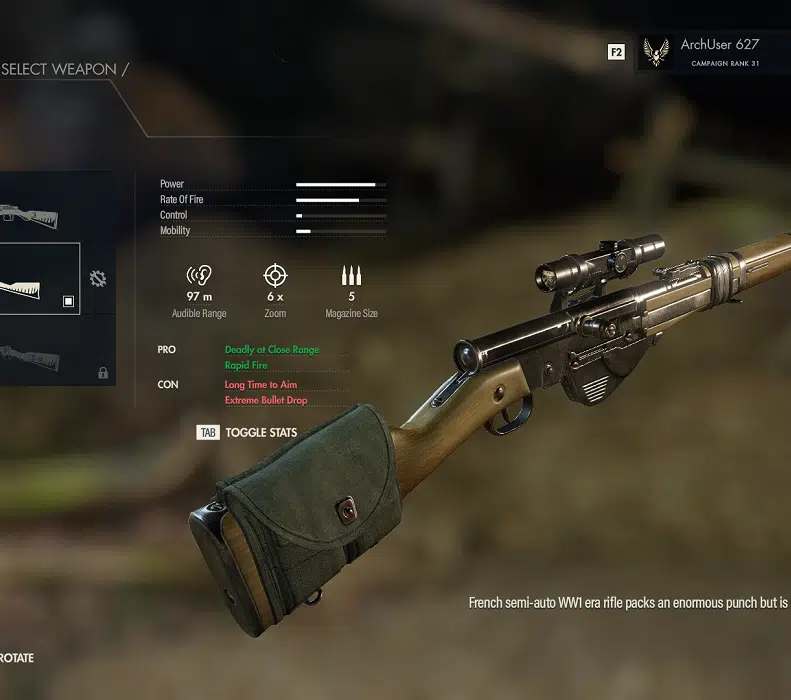Select the highlighted rifle tile with white outline
This screenshot has width=791, height=700.
(x=38, y=279)
